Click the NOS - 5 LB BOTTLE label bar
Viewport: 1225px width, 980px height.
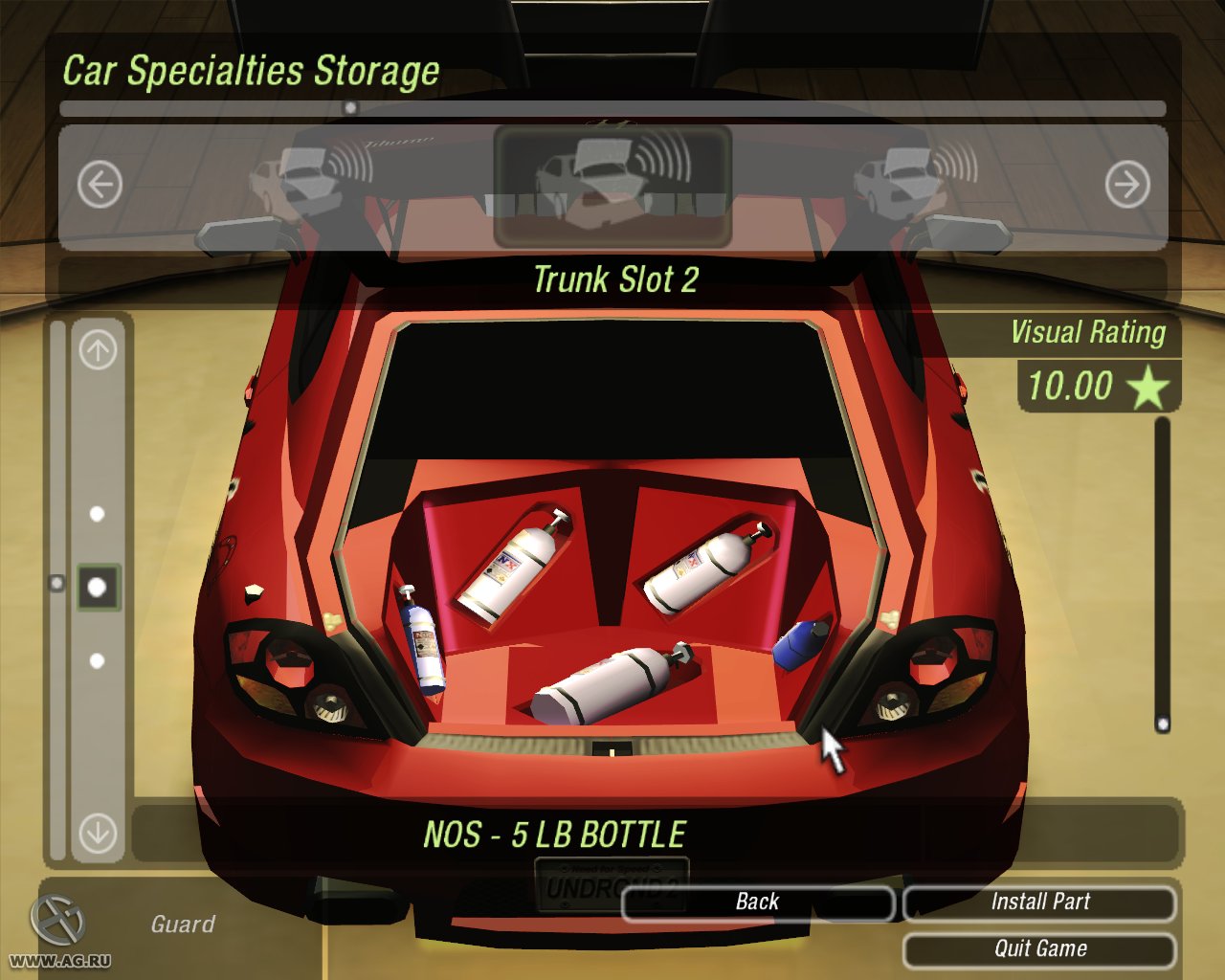coord(555,834)
